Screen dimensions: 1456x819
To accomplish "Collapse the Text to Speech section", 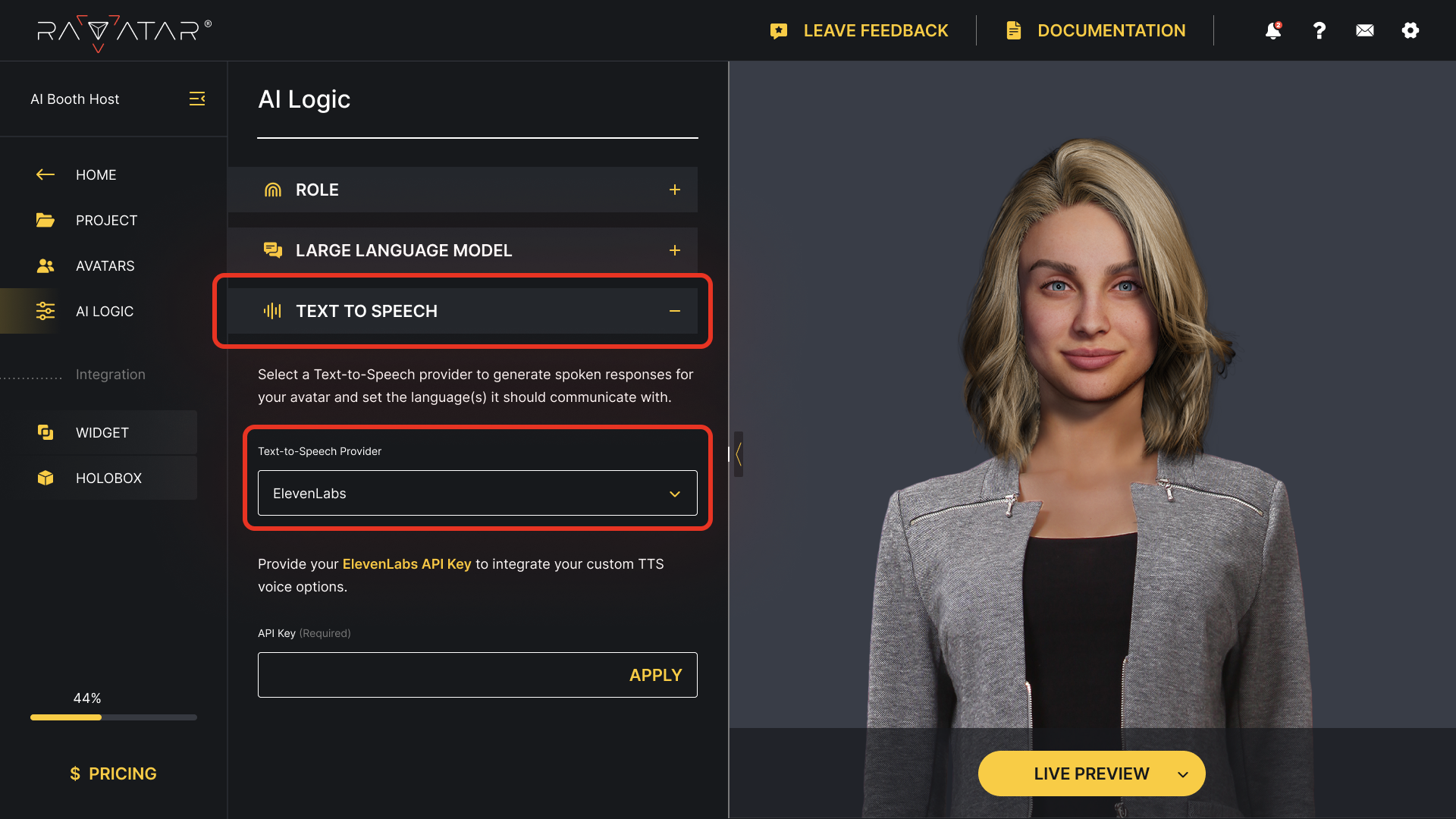I will pos(675,311).
